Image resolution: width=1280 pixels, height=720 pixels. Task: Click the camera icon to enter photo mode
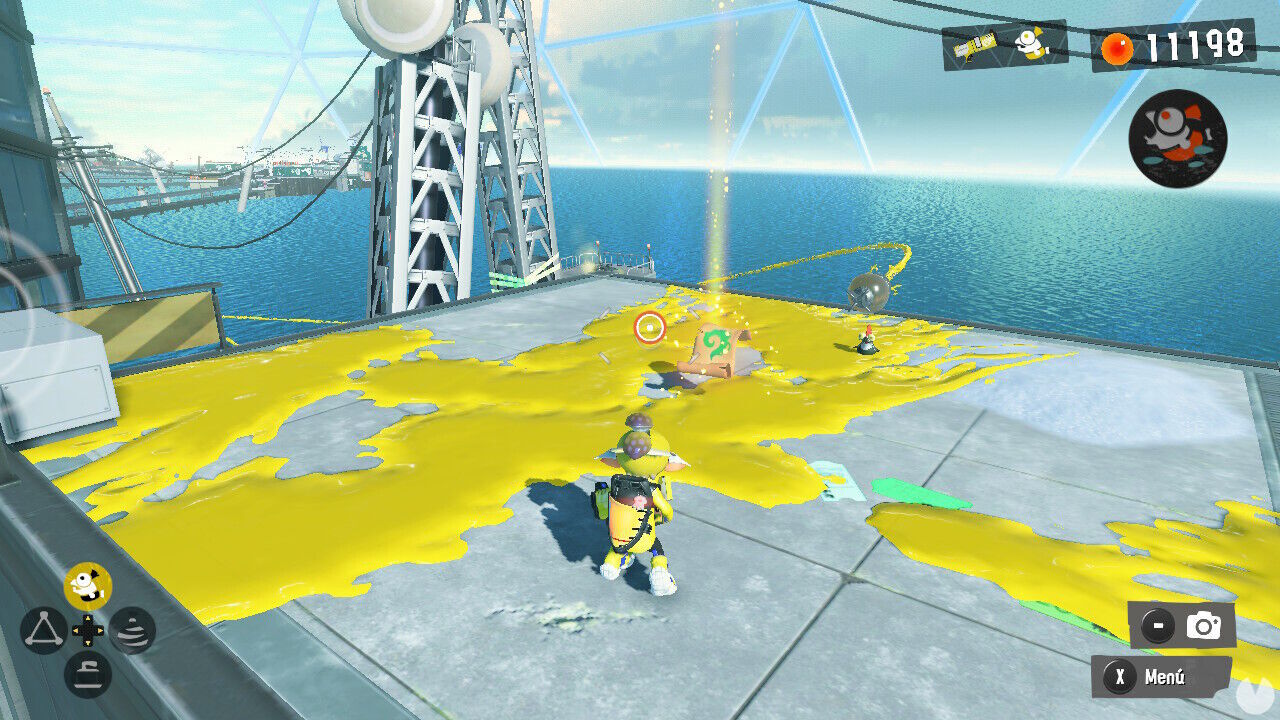pyautogui.click(x=1206, y=624)
